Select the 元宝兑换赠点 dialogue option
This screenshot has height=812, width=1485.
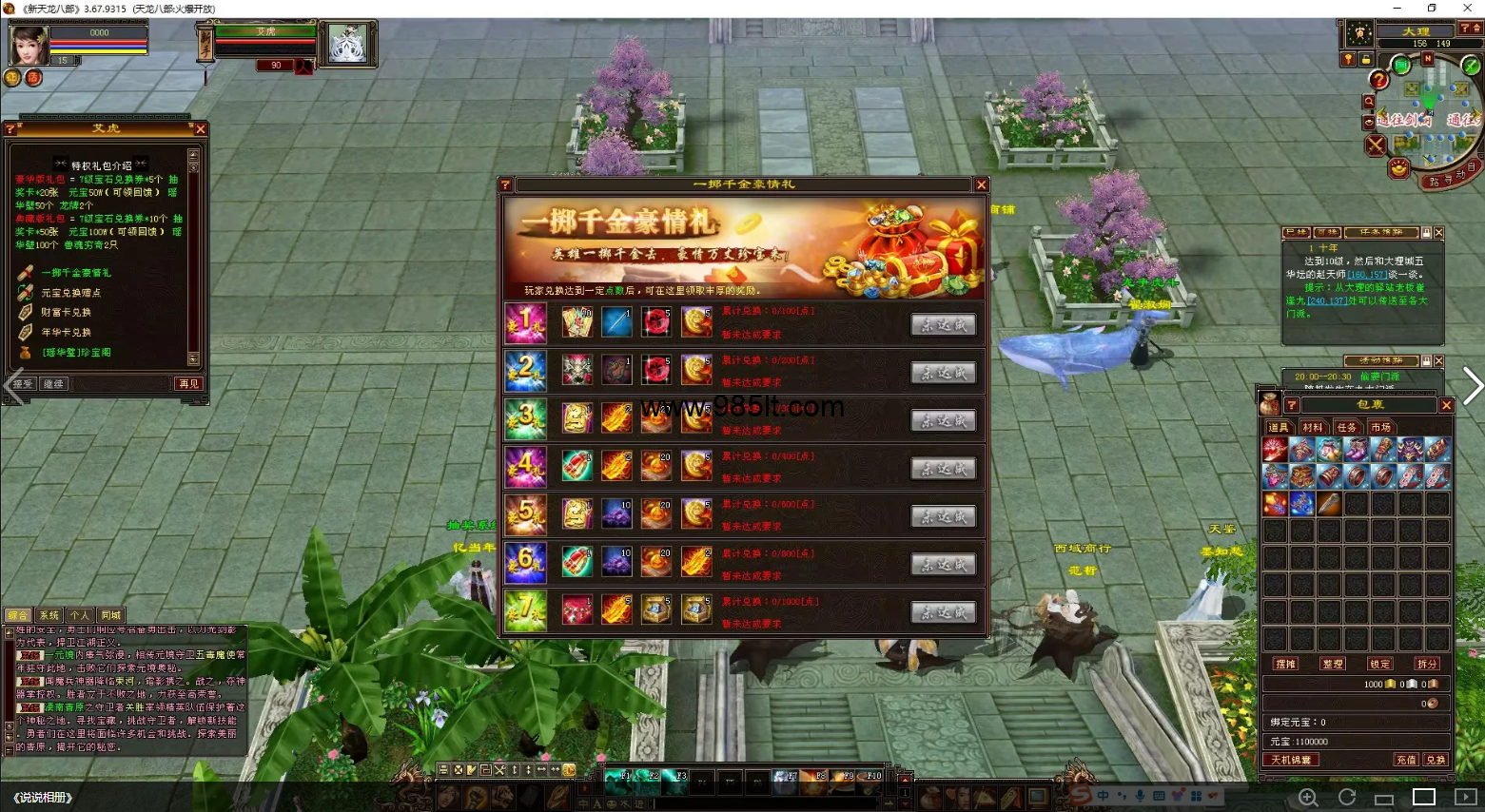pos(71,293)
